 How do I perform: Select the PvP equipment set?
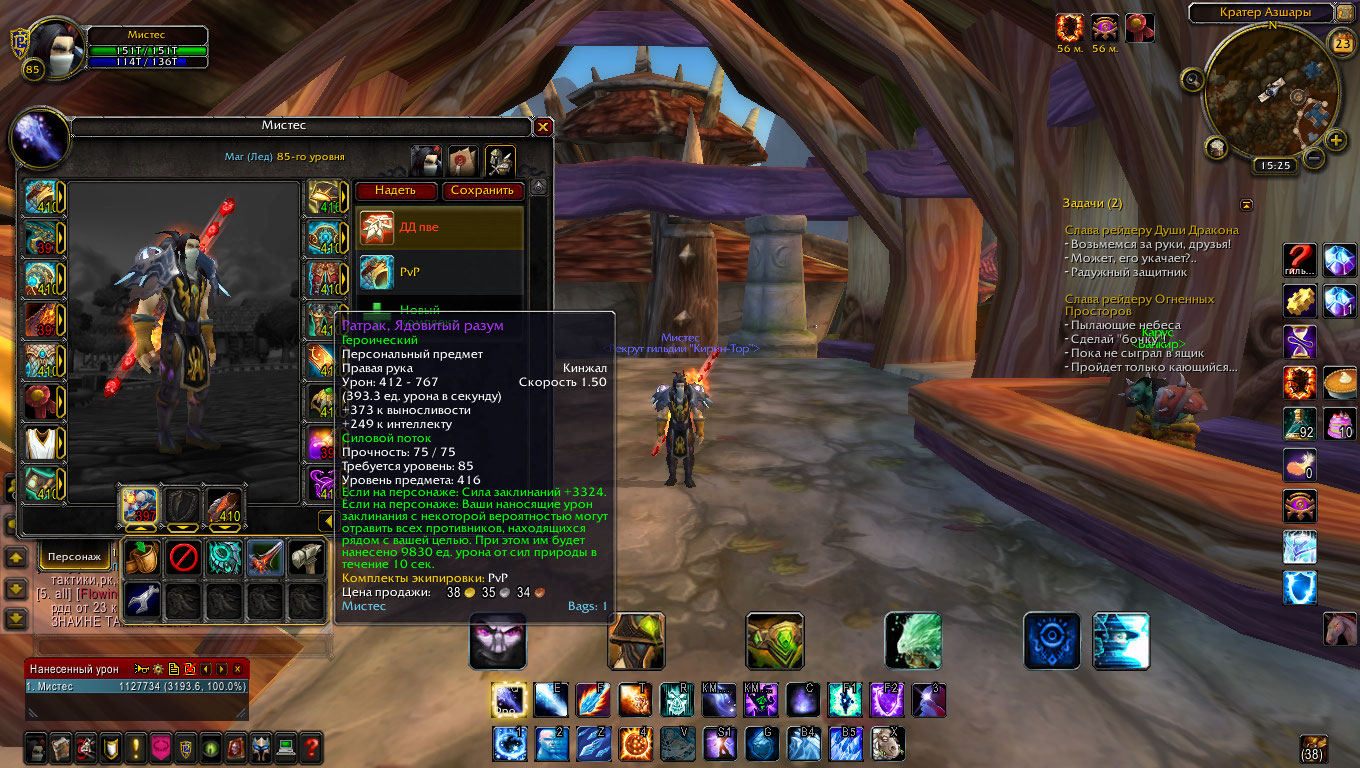coord(440,270)
